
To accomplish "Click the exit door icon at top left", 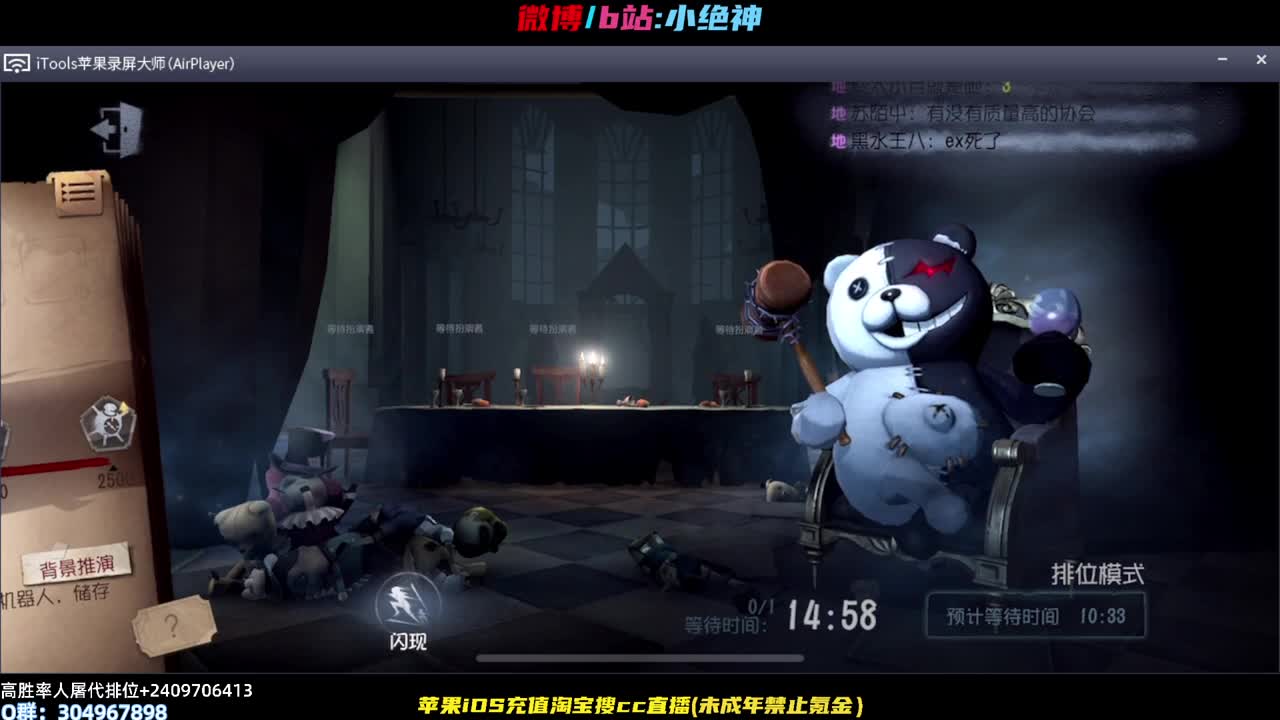I will 117,129.
